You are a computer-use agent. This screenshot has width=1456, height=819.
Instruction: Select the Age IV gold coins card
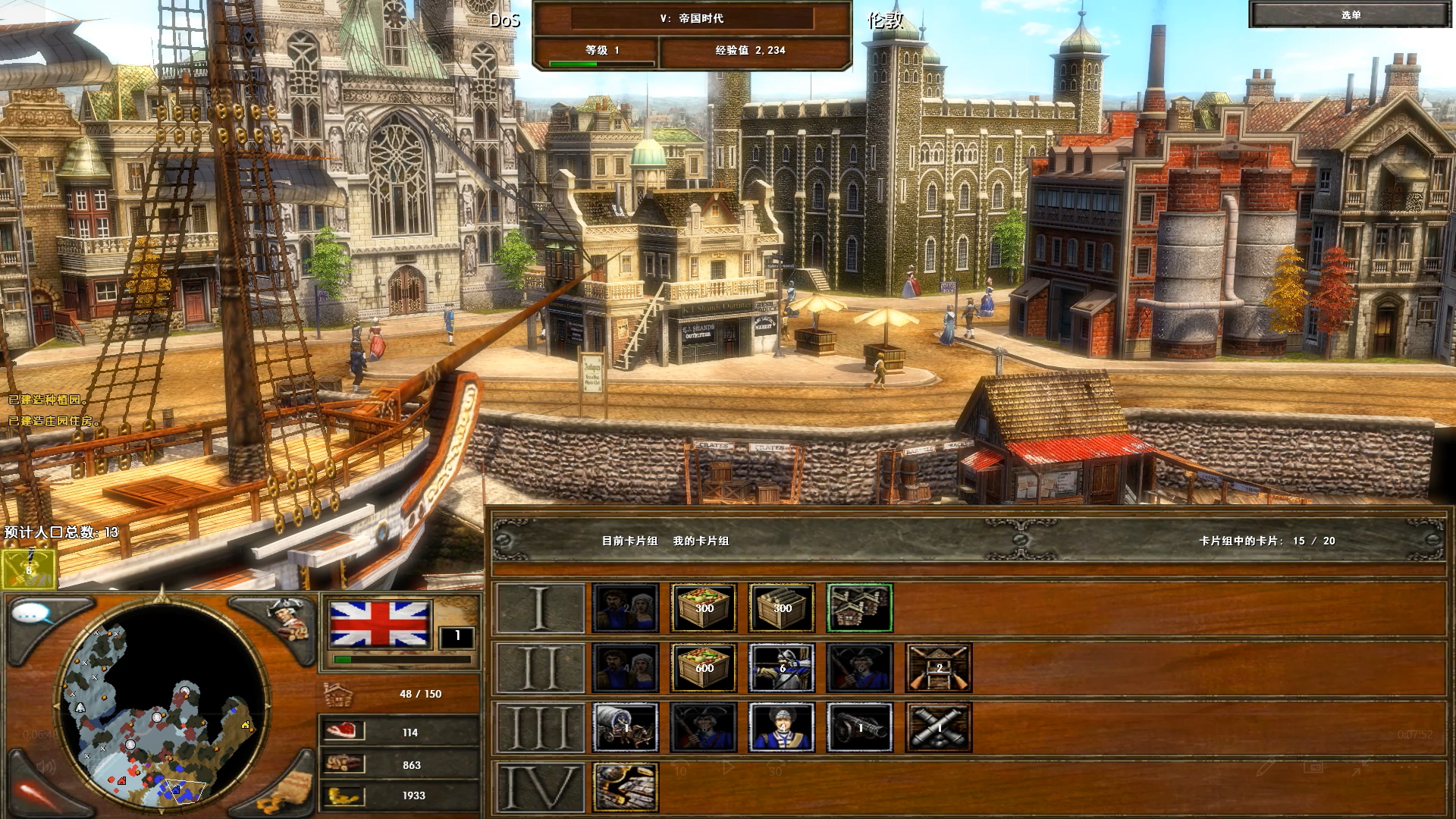tap(626, 787)
